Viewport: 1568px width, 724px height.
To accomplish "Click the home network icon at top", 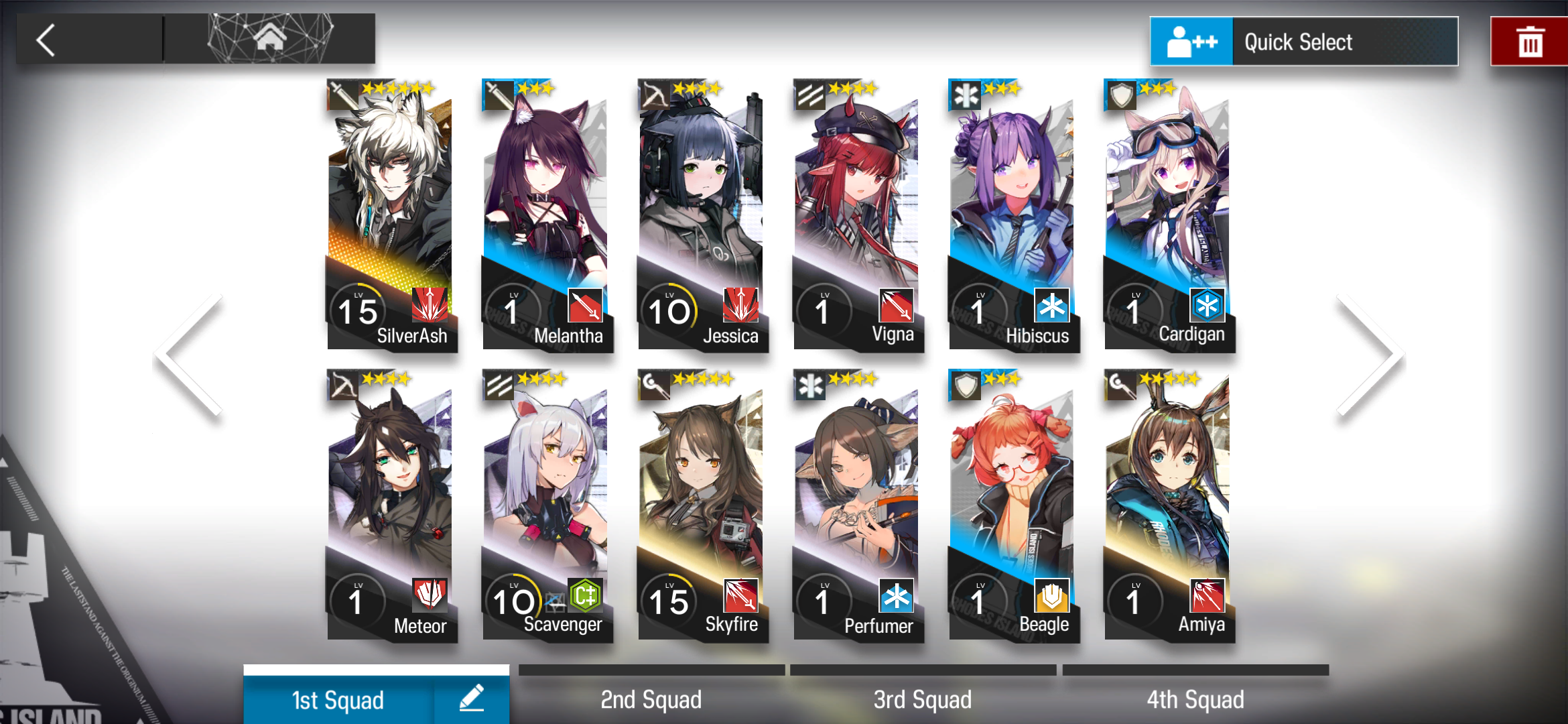I will pyautogui.click(x=270, y=38).
